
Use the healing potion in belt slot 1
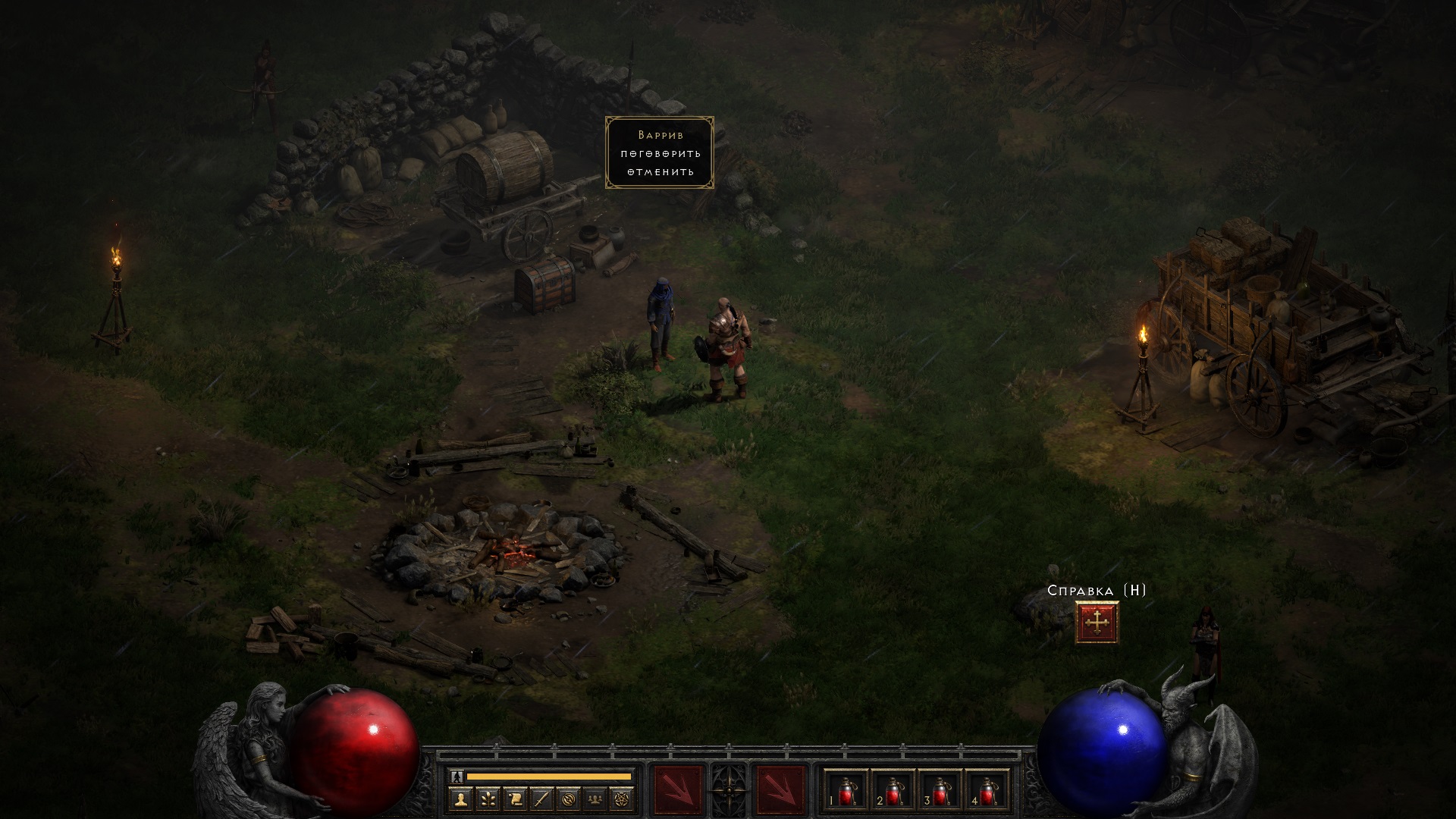tap(846, 792)
